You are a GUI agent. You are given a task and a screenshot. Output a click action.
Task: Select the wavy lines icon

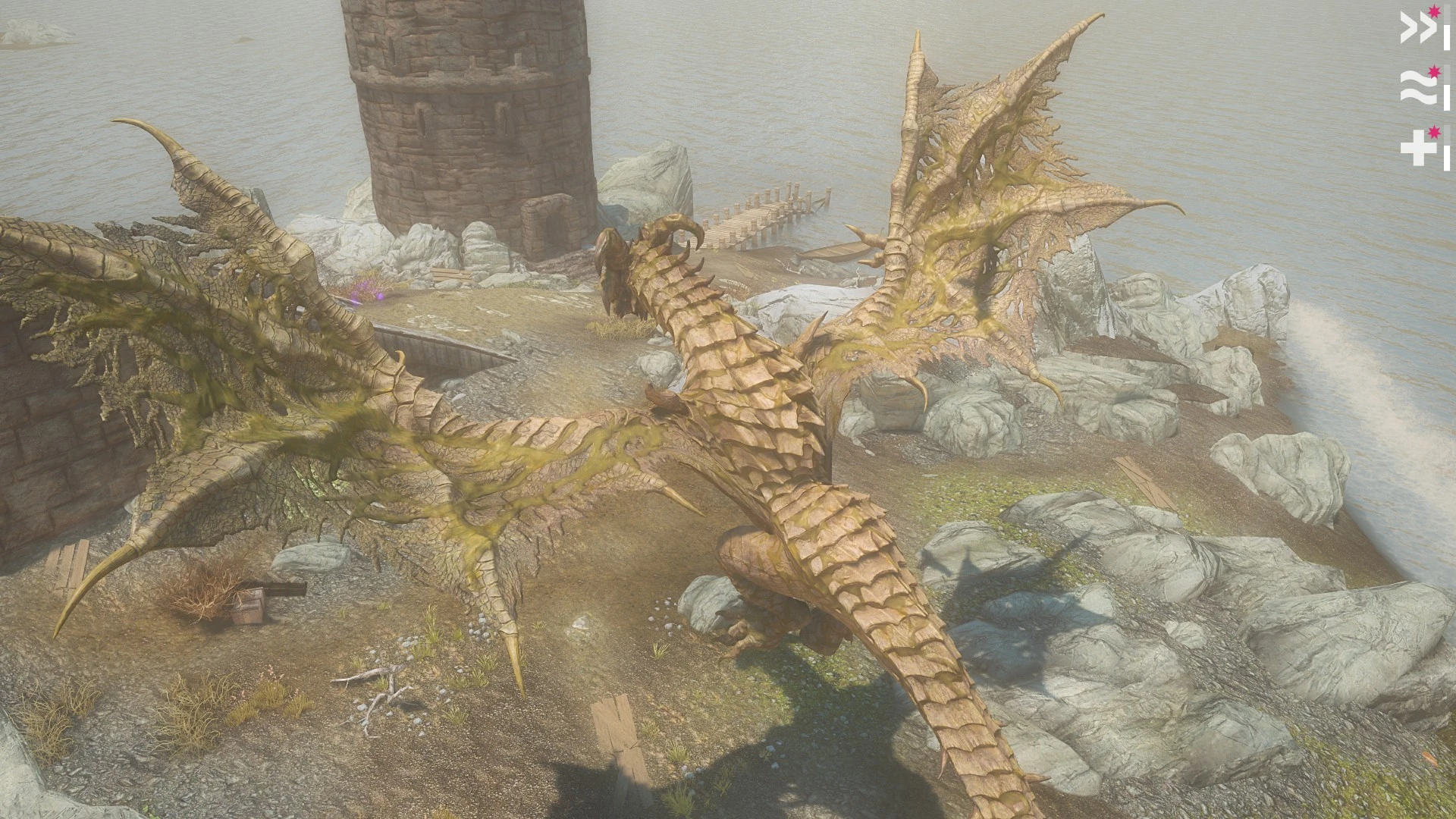pos(1414,89)
